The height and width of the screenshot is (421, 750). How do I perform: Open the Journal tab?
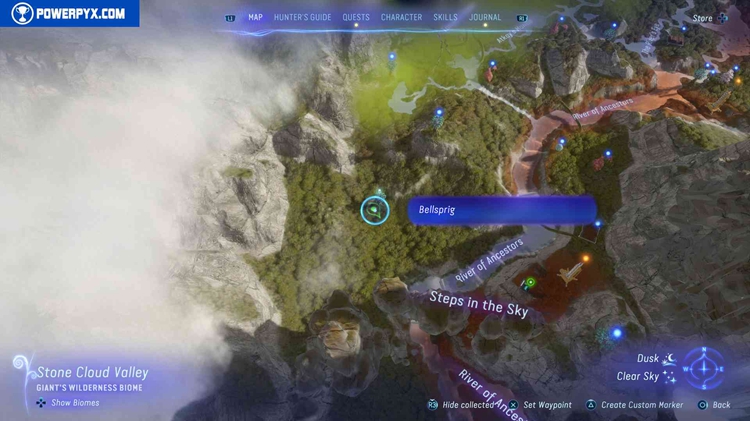(485, 17)
